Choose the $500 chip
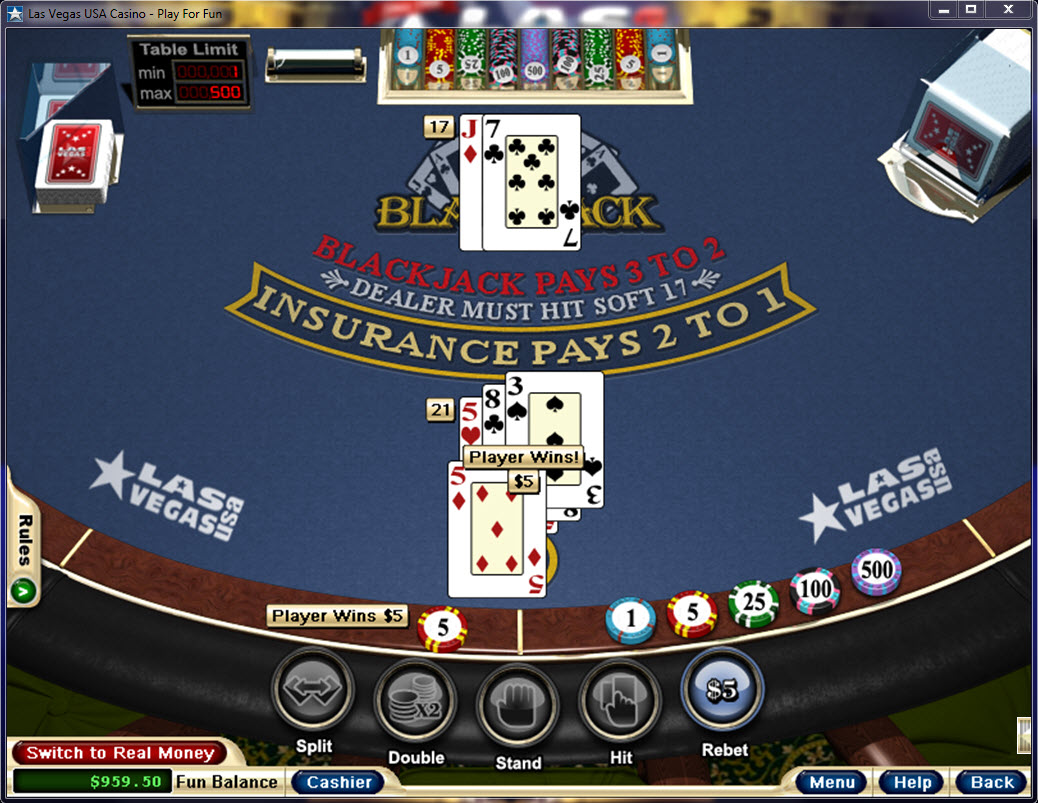 876,572
